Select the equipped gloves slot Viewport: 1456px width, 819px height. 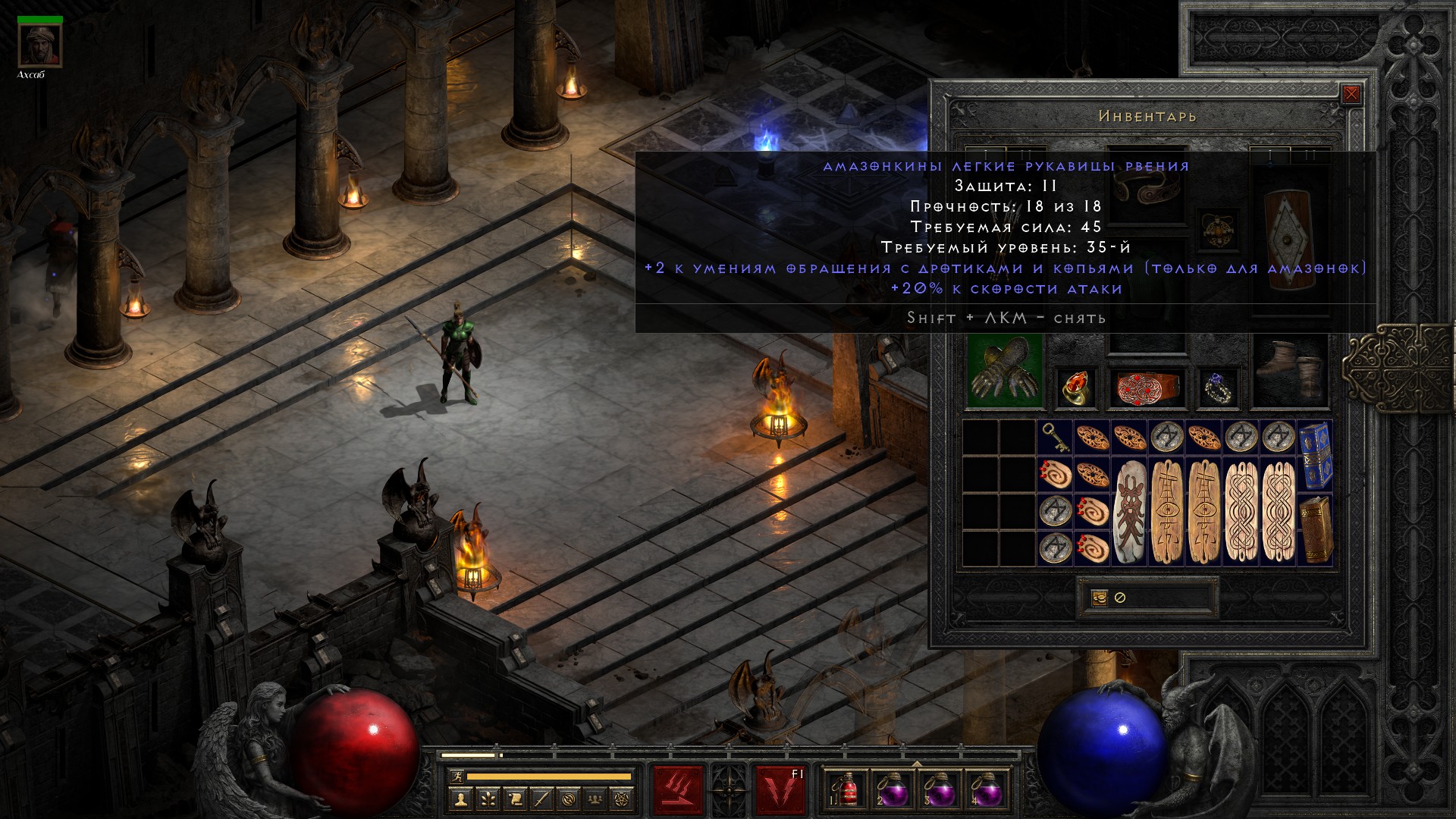[x=1005, y=372]
